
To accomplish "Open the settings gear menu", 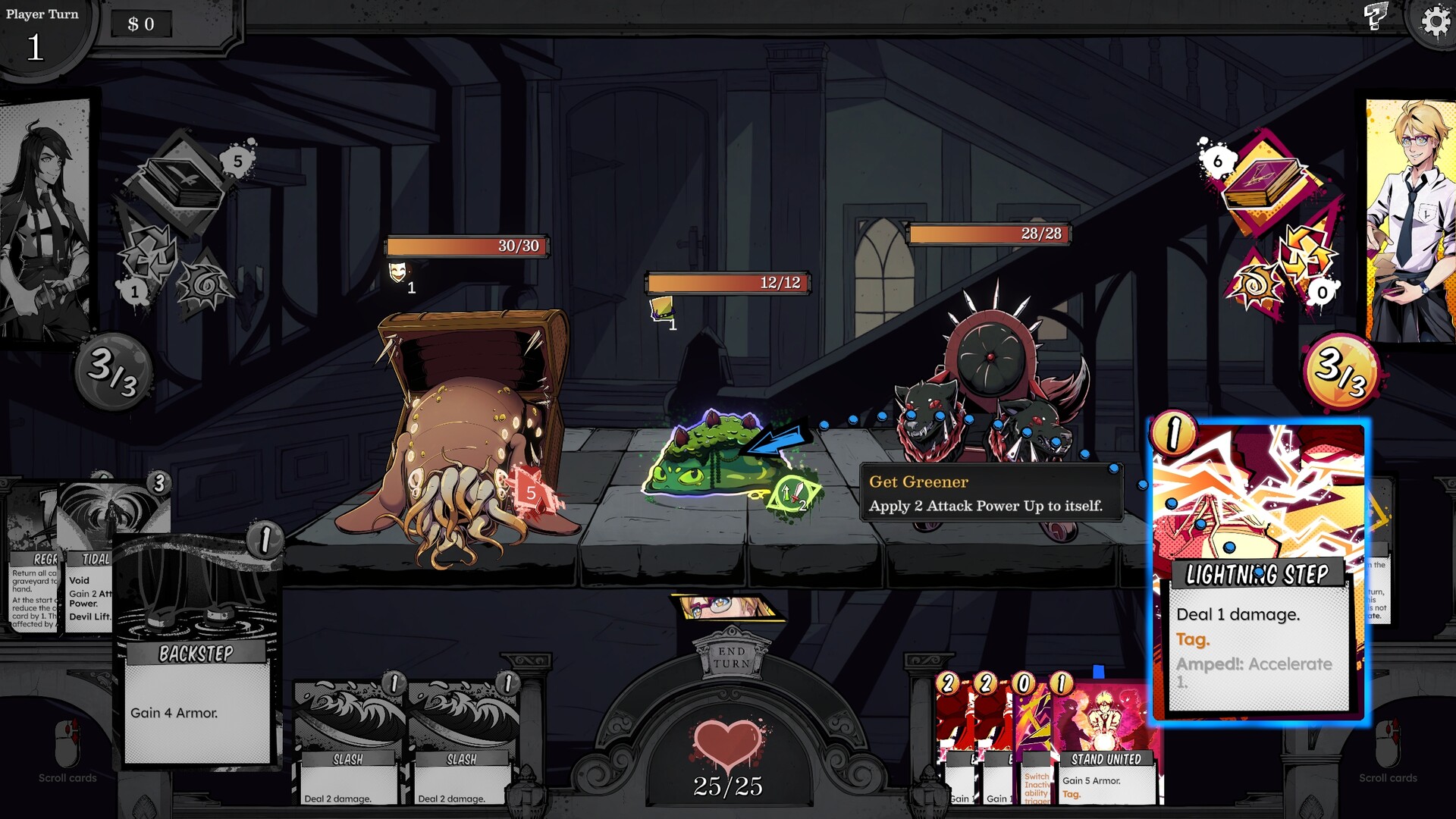I will 1434,21.
